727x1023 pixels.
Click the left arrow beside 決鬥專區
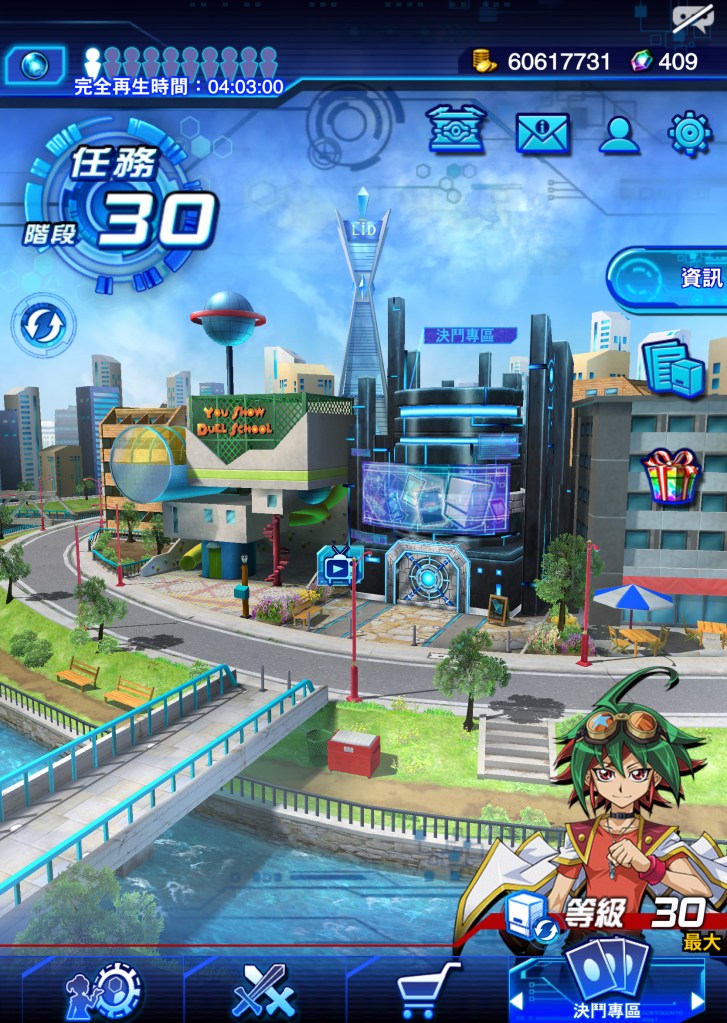(516, 1000)
